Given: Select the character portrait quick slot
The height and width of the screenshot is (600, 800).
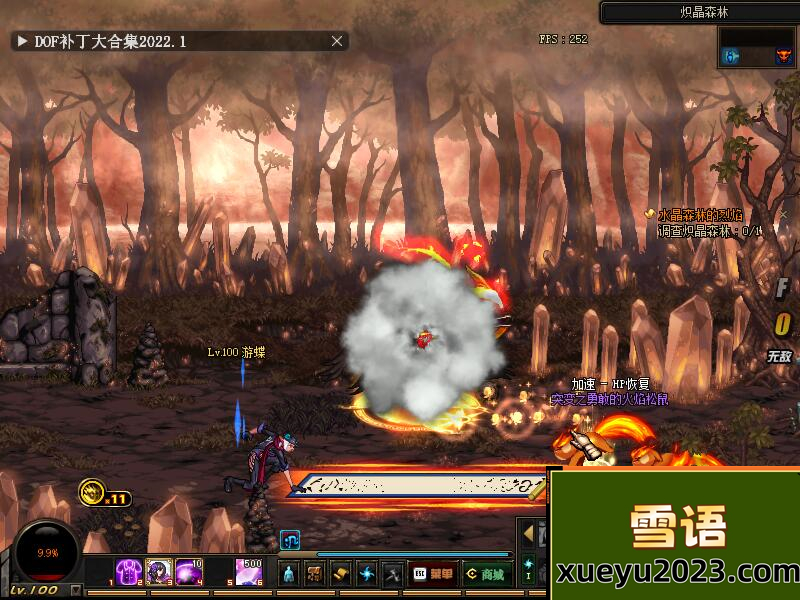Looking at the screenshot, I should tap(159, 572).
